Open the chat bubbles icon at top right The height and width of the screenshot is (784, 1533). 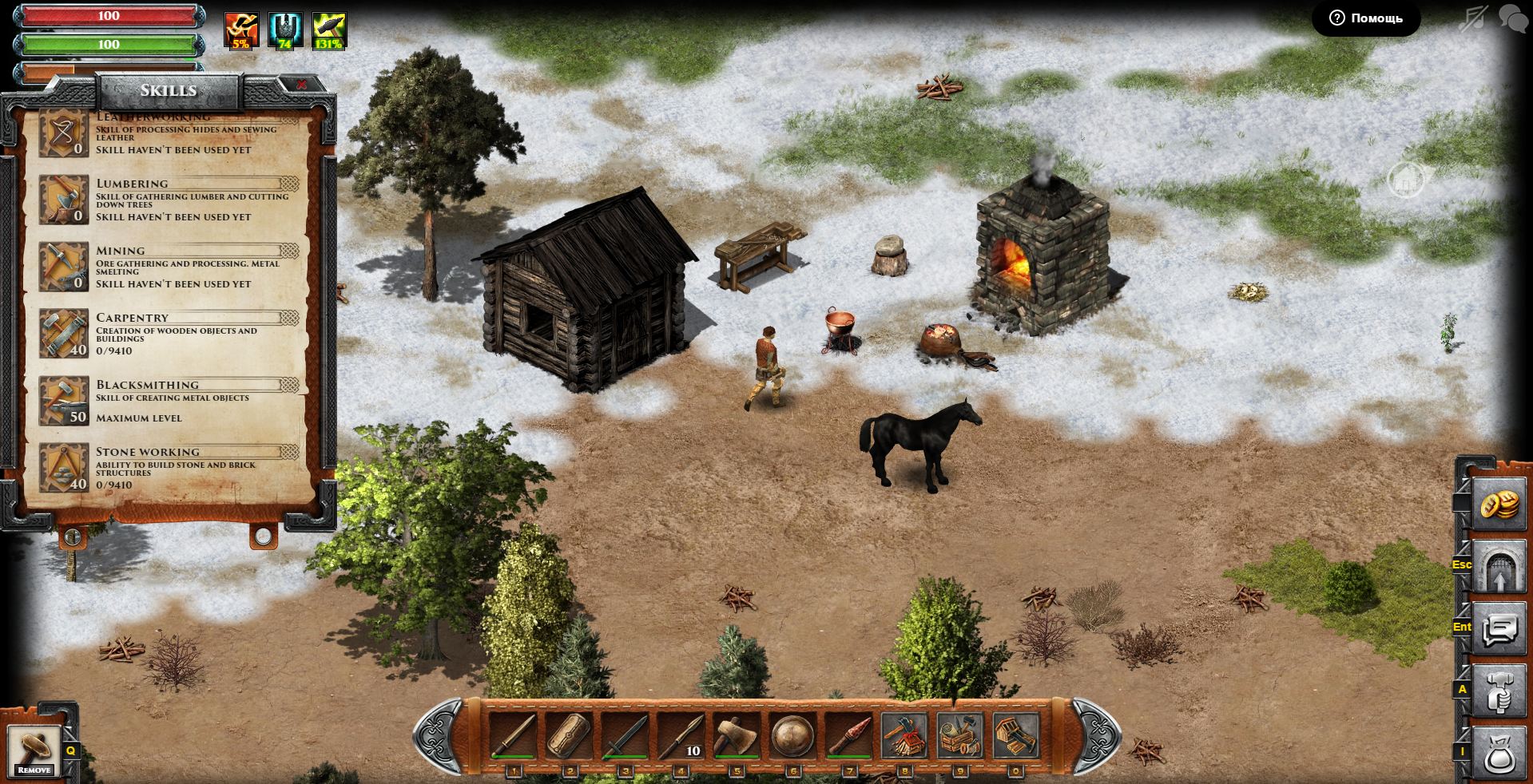tap(1512, 18)
